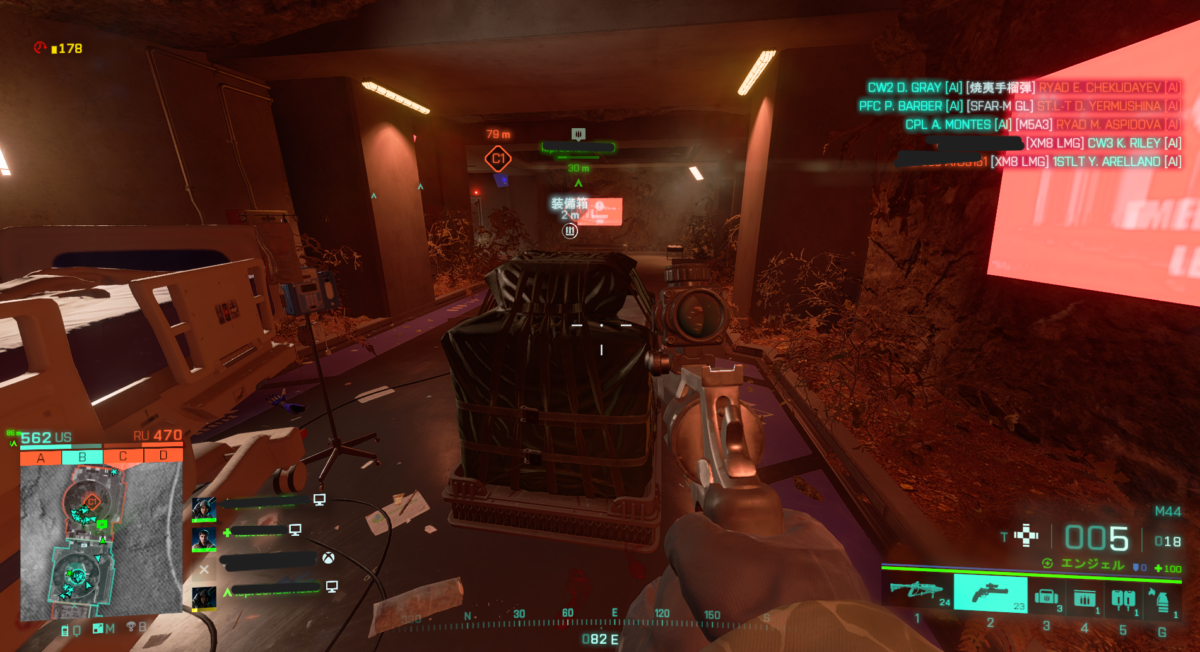Select the M44 revolver slot

990,593
